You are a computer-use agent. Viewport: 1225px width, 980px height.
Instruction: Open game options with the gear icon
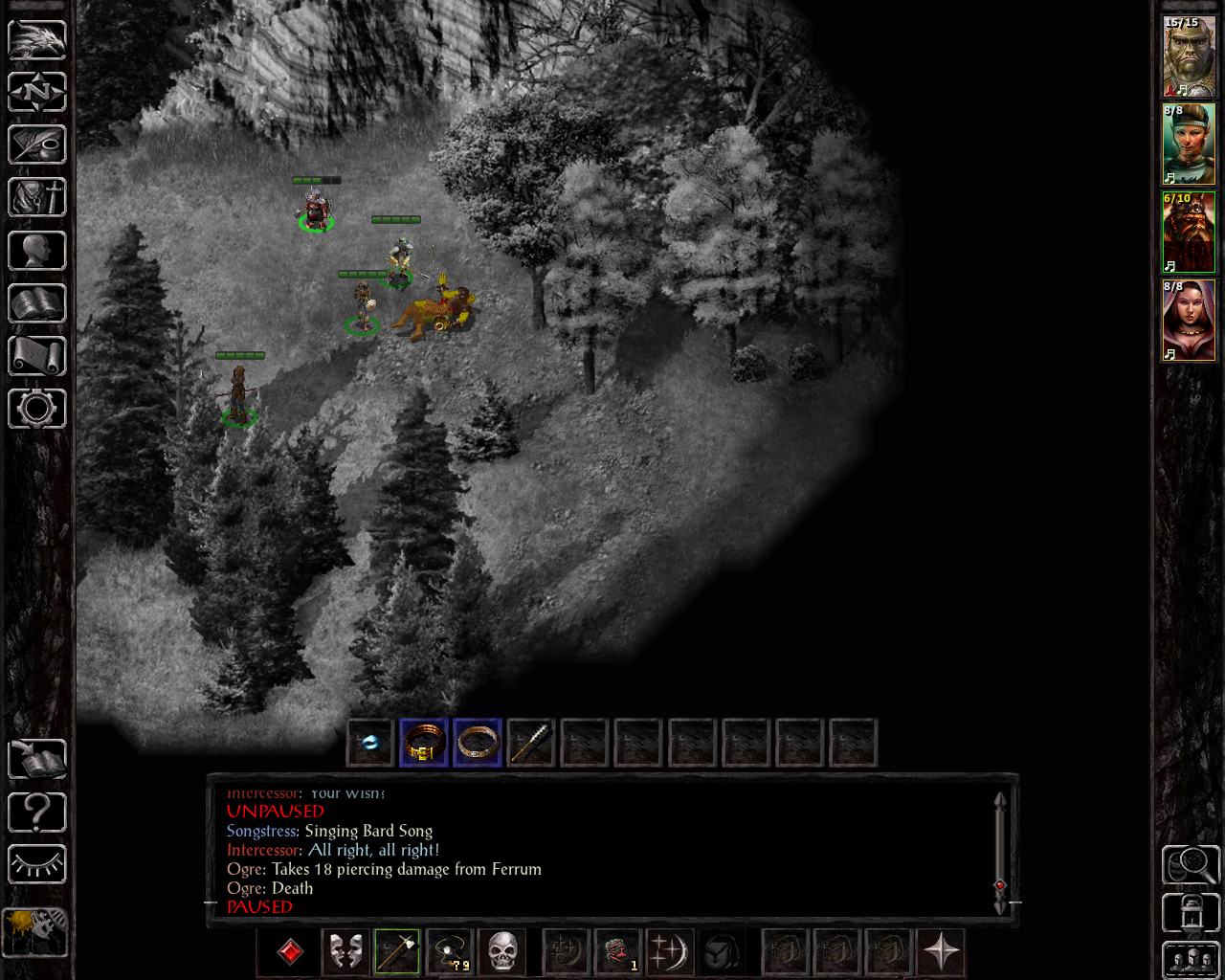click(36, 409)
